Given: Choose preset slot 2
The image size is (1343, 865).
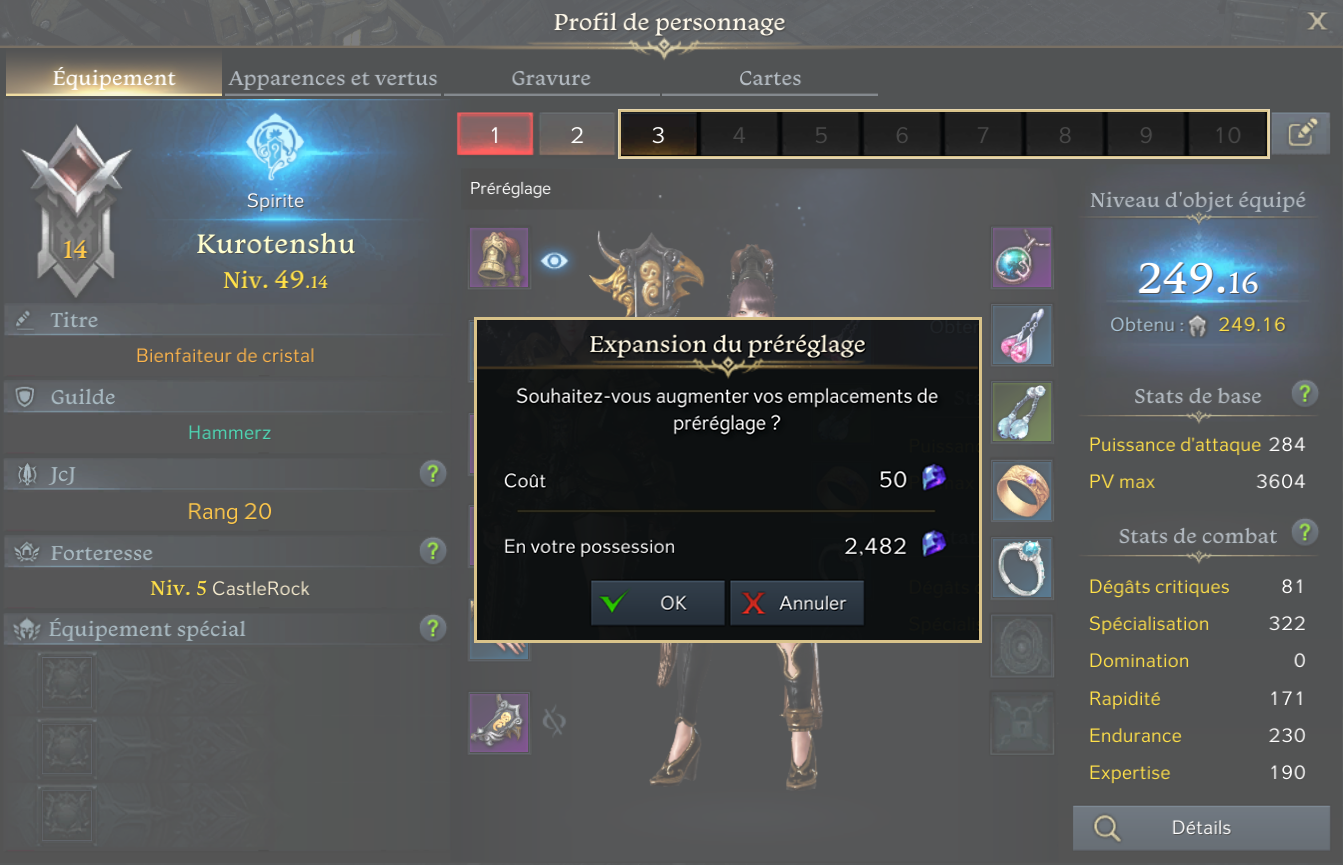Looking at the screenshot, I should (x=577, y=134).
